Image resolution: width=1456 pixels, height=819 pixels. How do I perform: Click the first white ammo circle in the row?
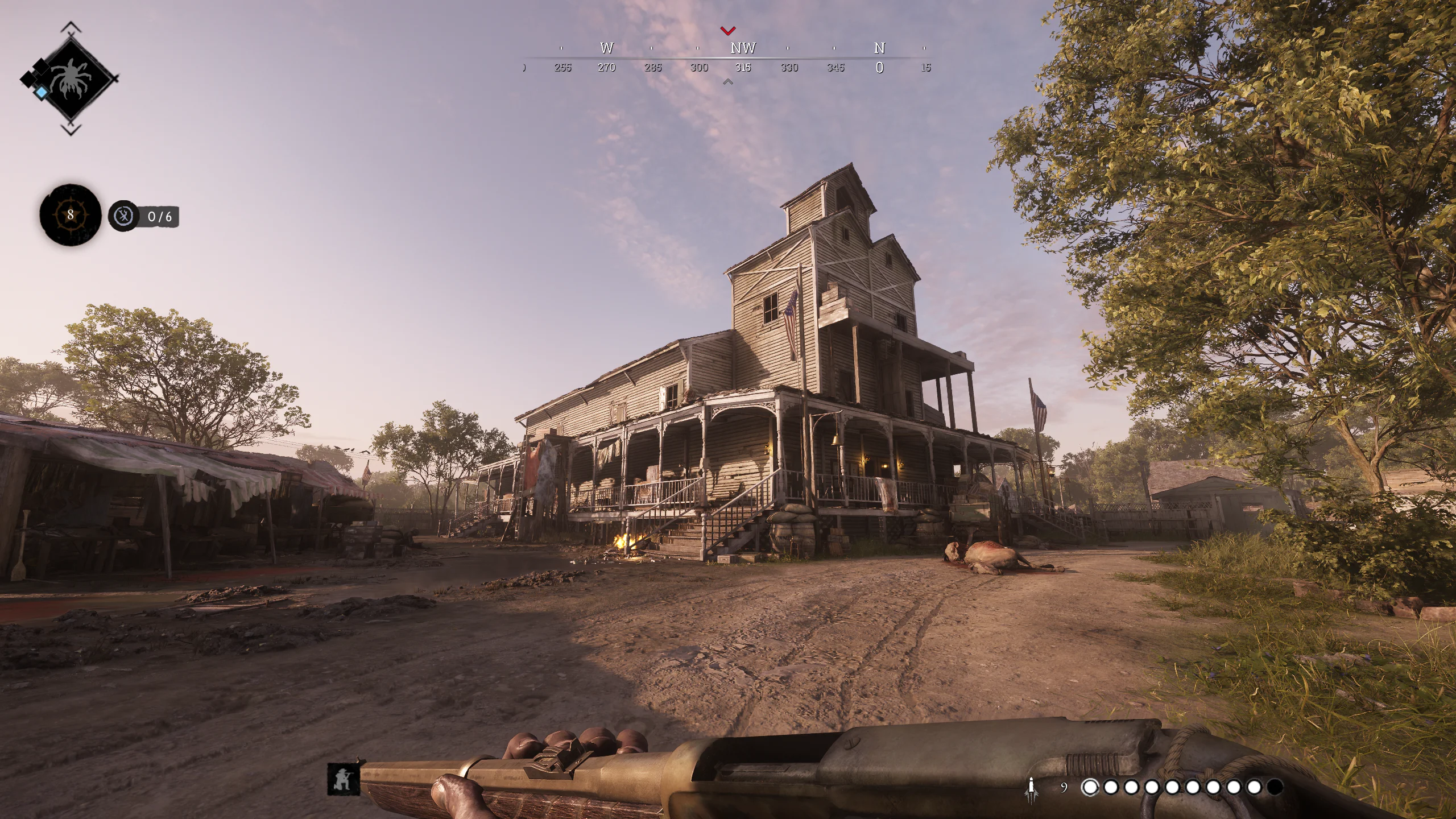coord(1090,788)
